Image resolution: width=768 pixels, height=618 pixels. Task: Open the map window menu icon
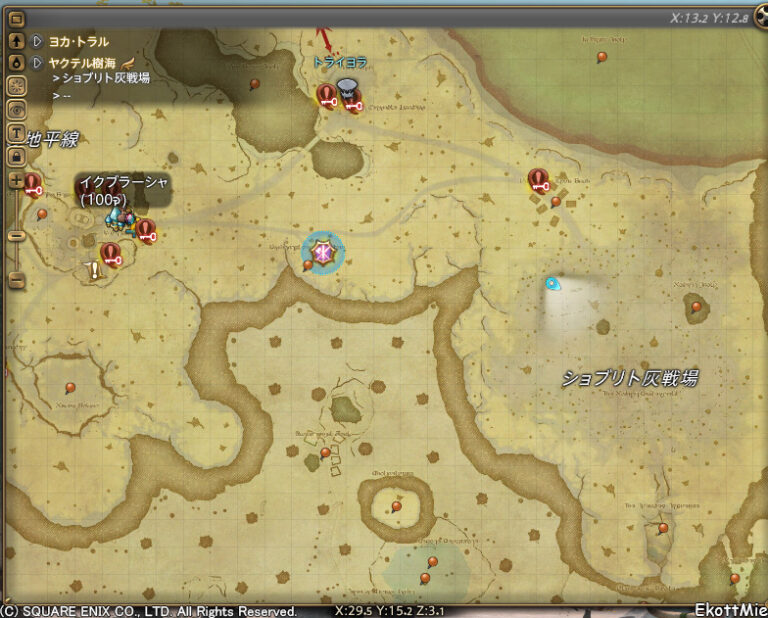pyautogui.click(x=16, y=17)
